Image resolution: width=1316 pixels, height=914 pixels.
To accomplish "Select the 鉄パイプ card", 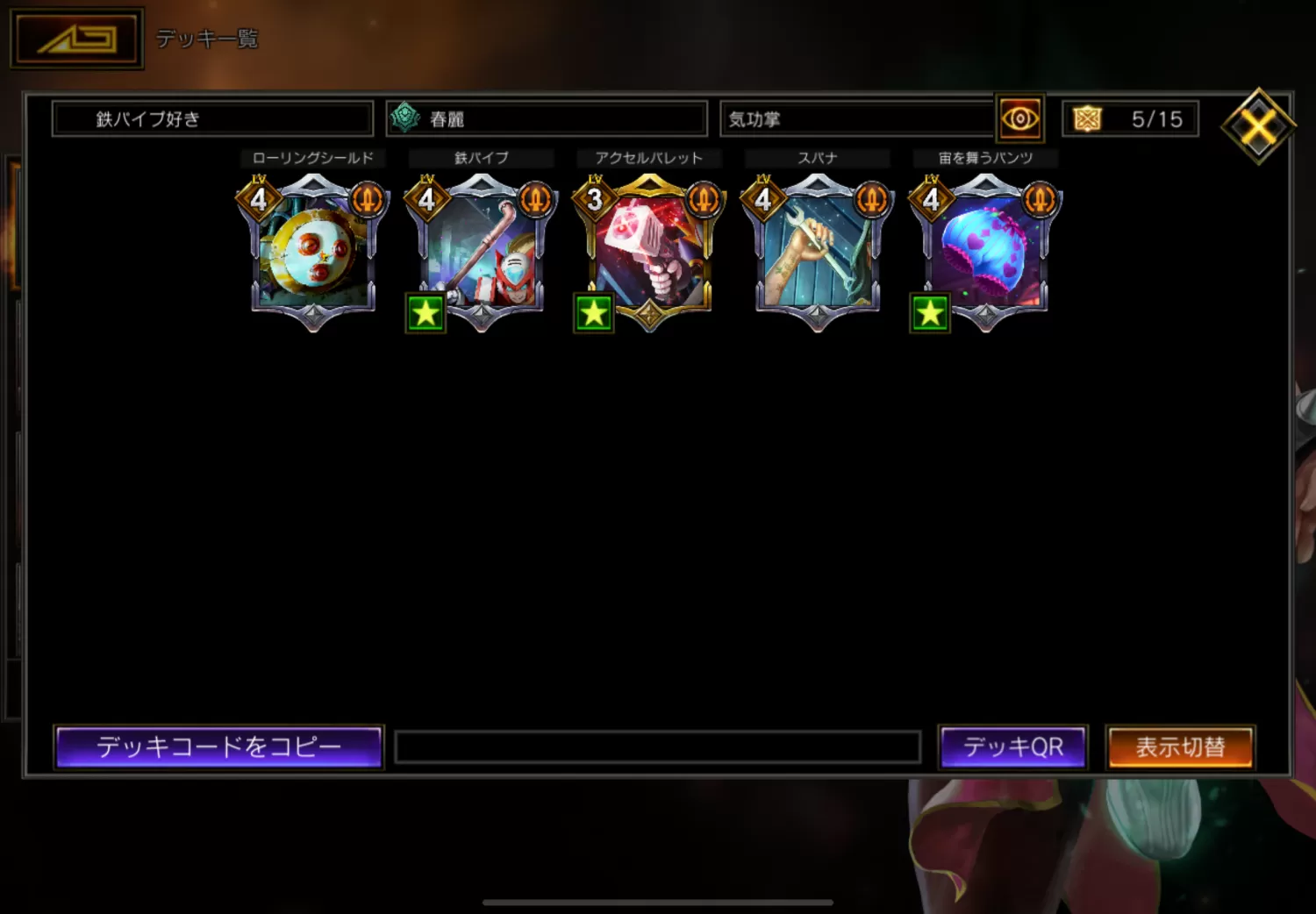I will click(481, 250).
